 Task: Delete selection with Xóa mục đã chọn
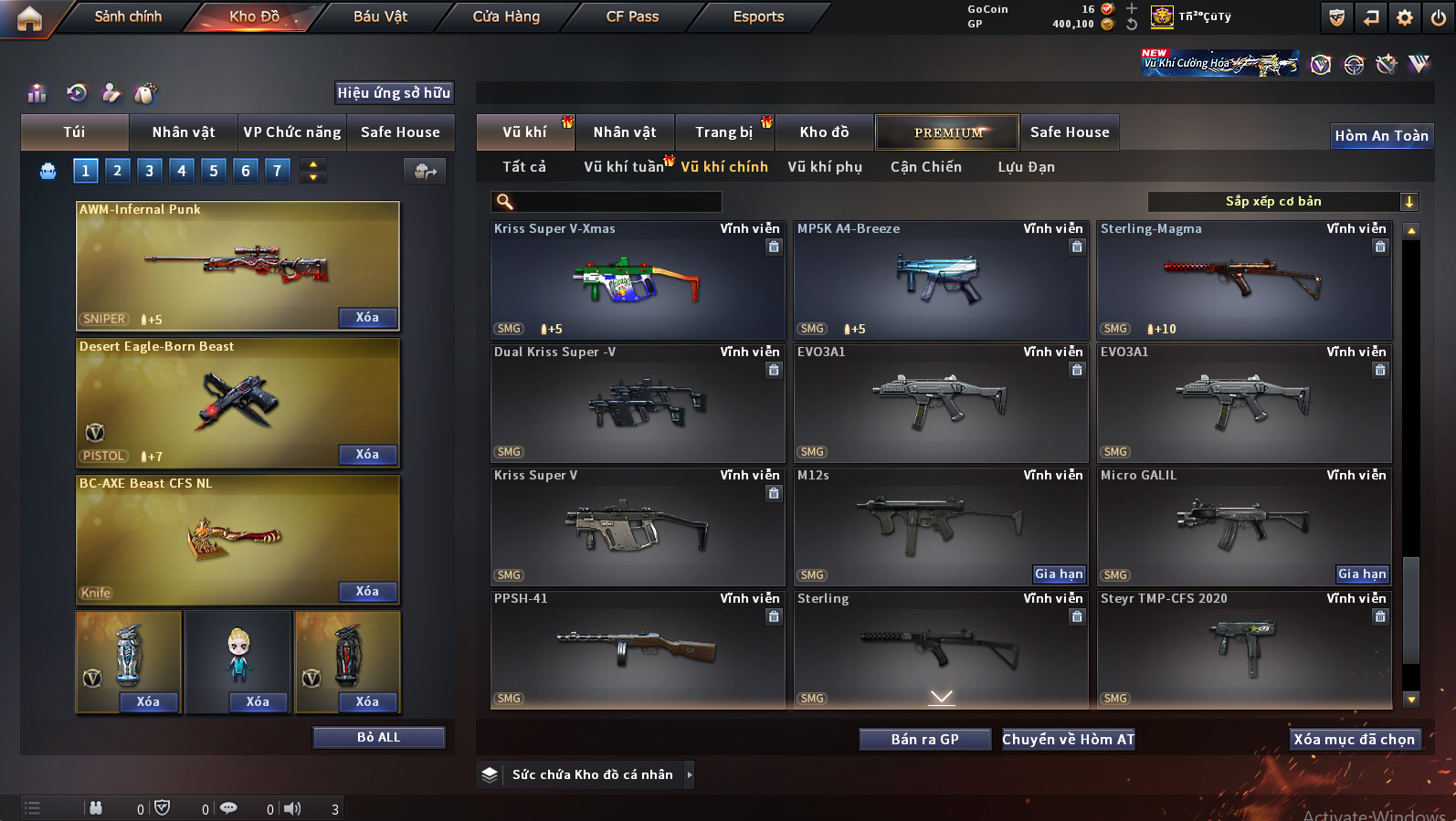pyautogui.click(x=1354, y=739)
